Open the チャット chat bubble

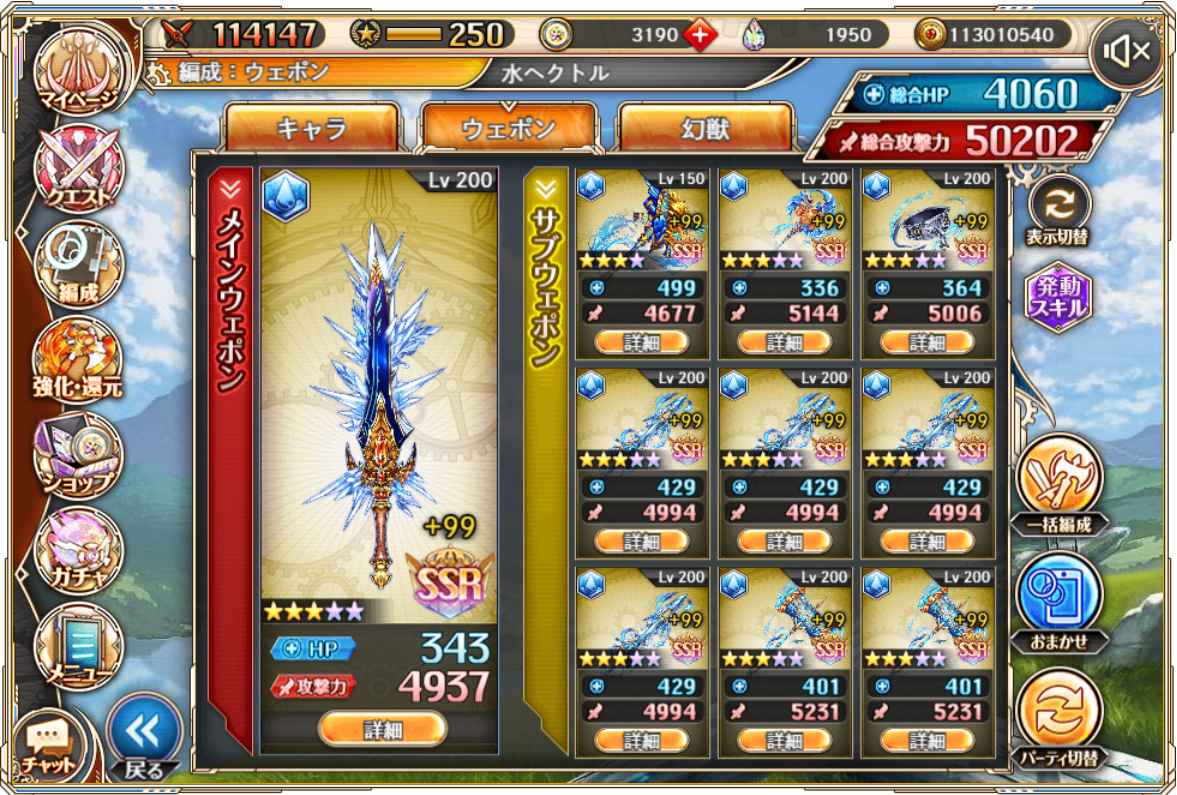click(47, 745)
